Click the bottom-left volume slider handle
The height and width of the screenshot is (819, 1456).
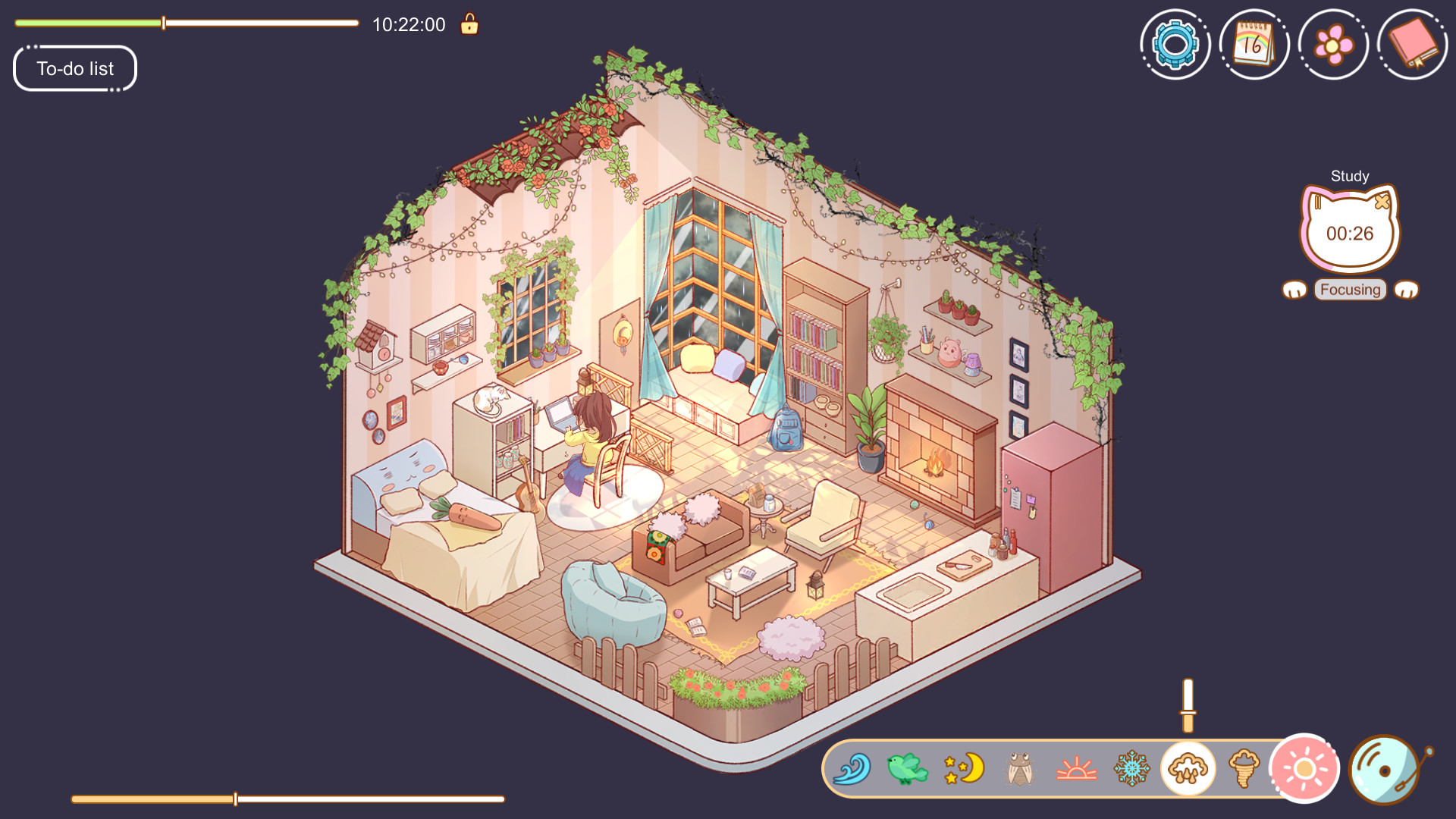point(235,798)
